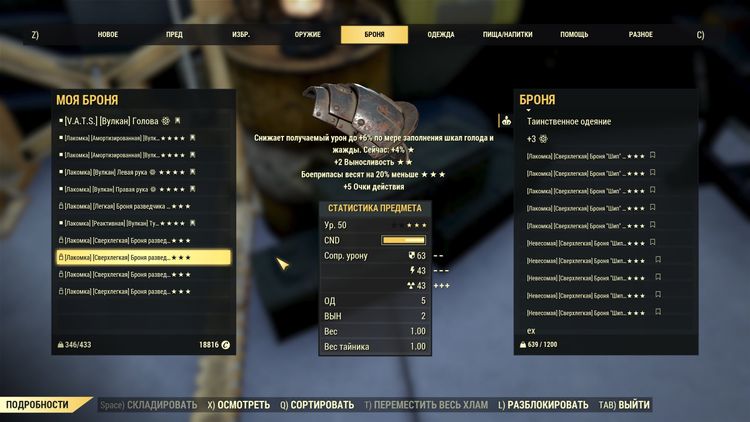This screenshot has width=750, height=422.
Task: Go to the ПИЩА/НАПИТКИ tab
Action: tap(508, 35)
